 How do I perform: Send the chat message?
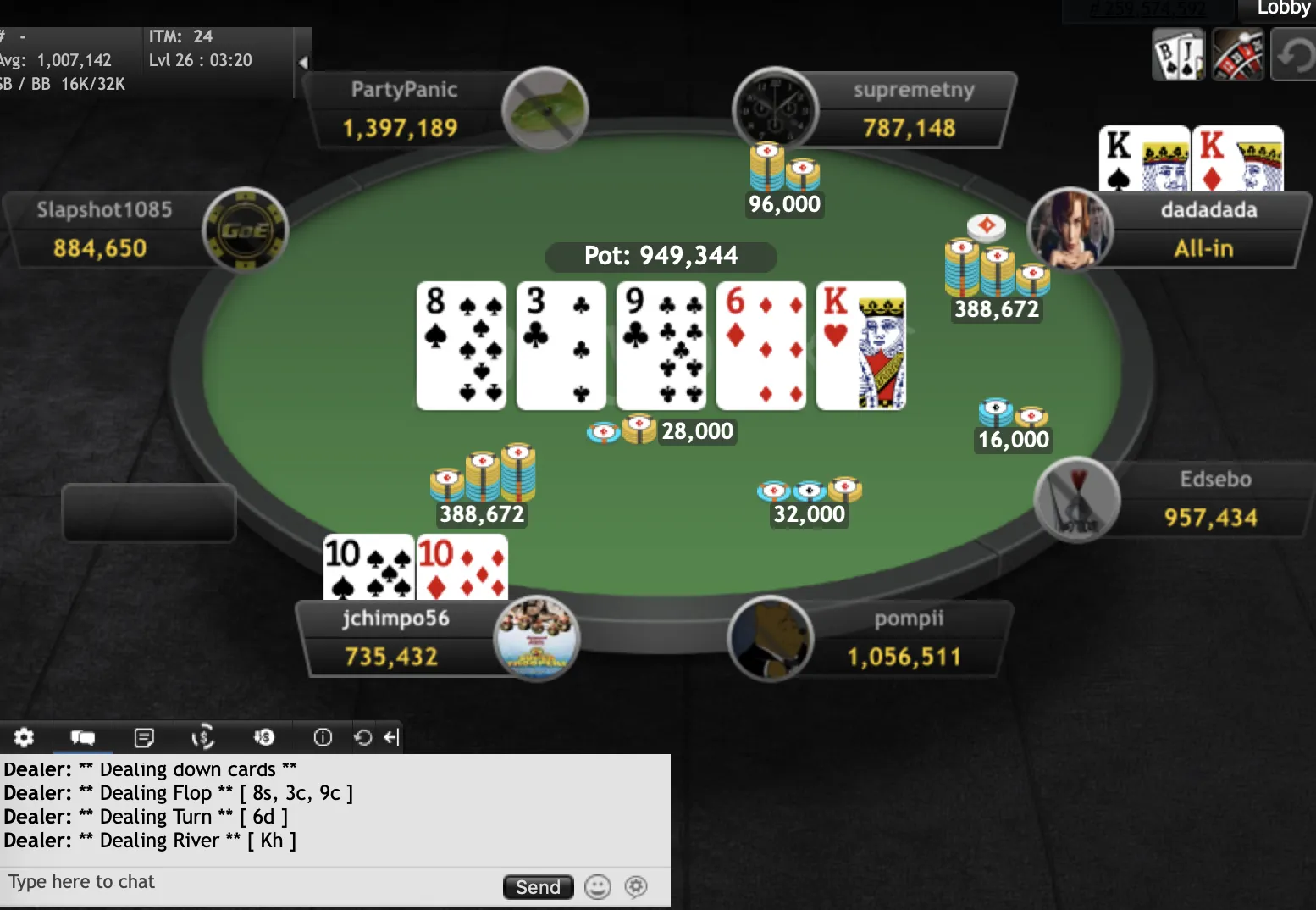point(538,887)
